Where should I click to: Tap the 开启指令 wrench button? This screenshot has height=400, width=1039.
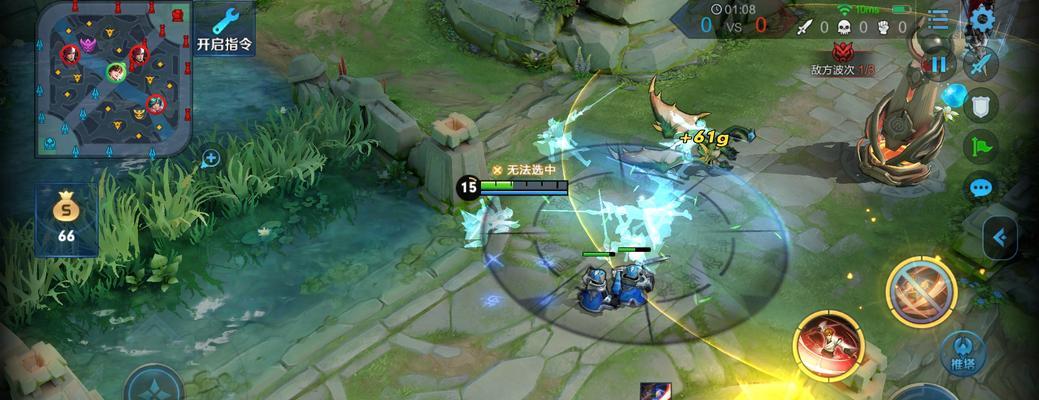[225, 30]
